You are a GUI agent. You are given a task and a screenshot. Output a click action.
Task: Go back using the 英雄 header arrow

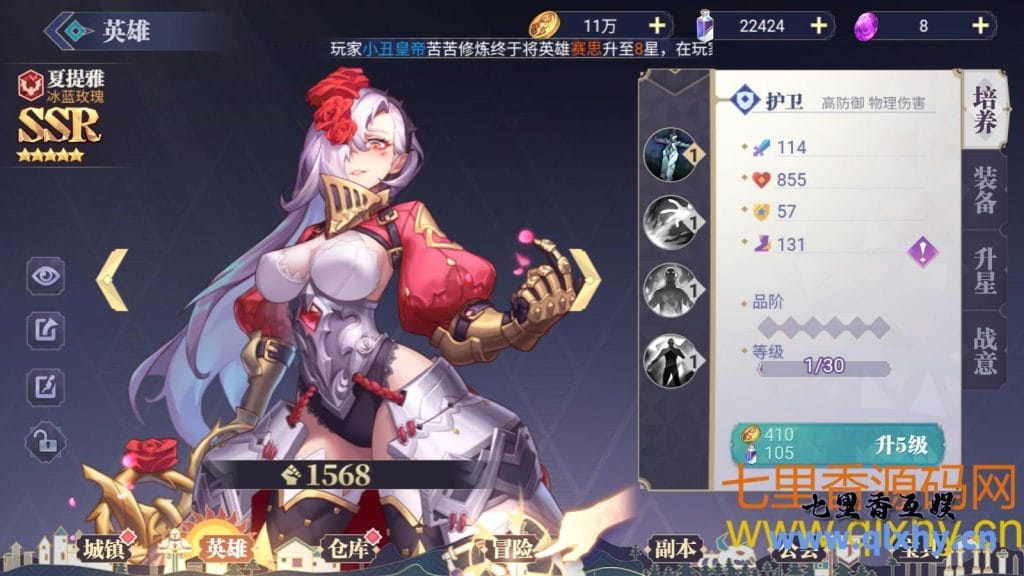68,30
